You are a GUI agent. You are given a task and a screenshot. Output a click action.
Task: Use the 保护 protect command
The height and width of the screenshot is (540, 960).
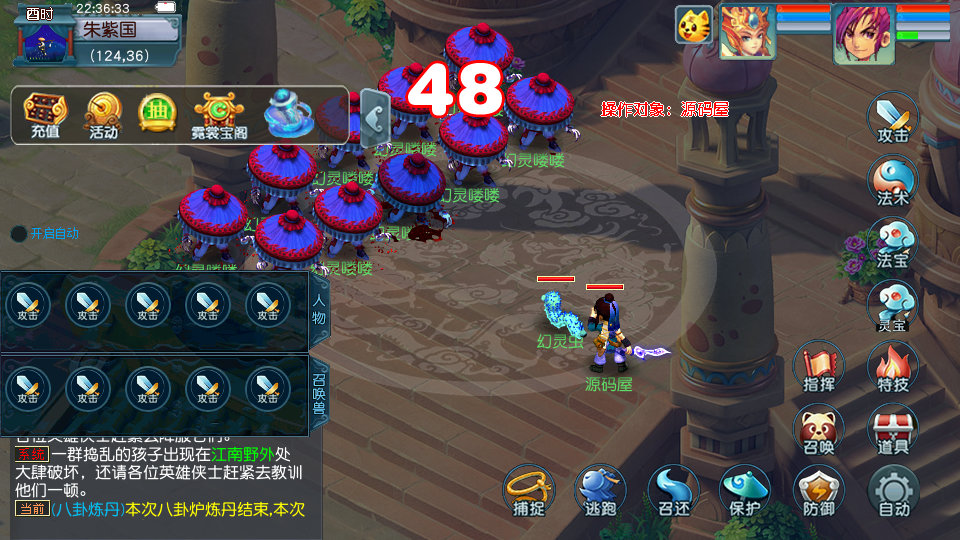pyautogui.click(x=746, y=492)
